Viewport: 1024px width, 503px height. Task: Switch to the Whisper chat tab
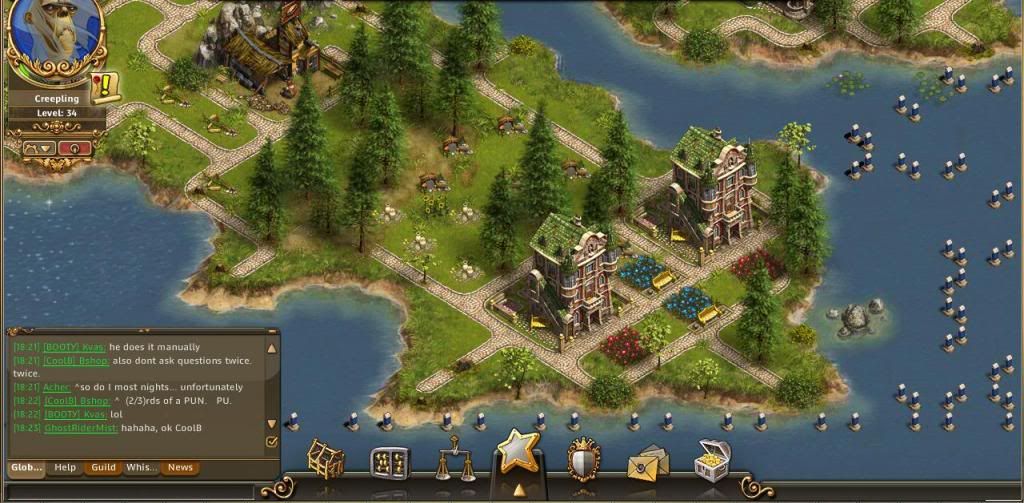click(x=142, y=467)
